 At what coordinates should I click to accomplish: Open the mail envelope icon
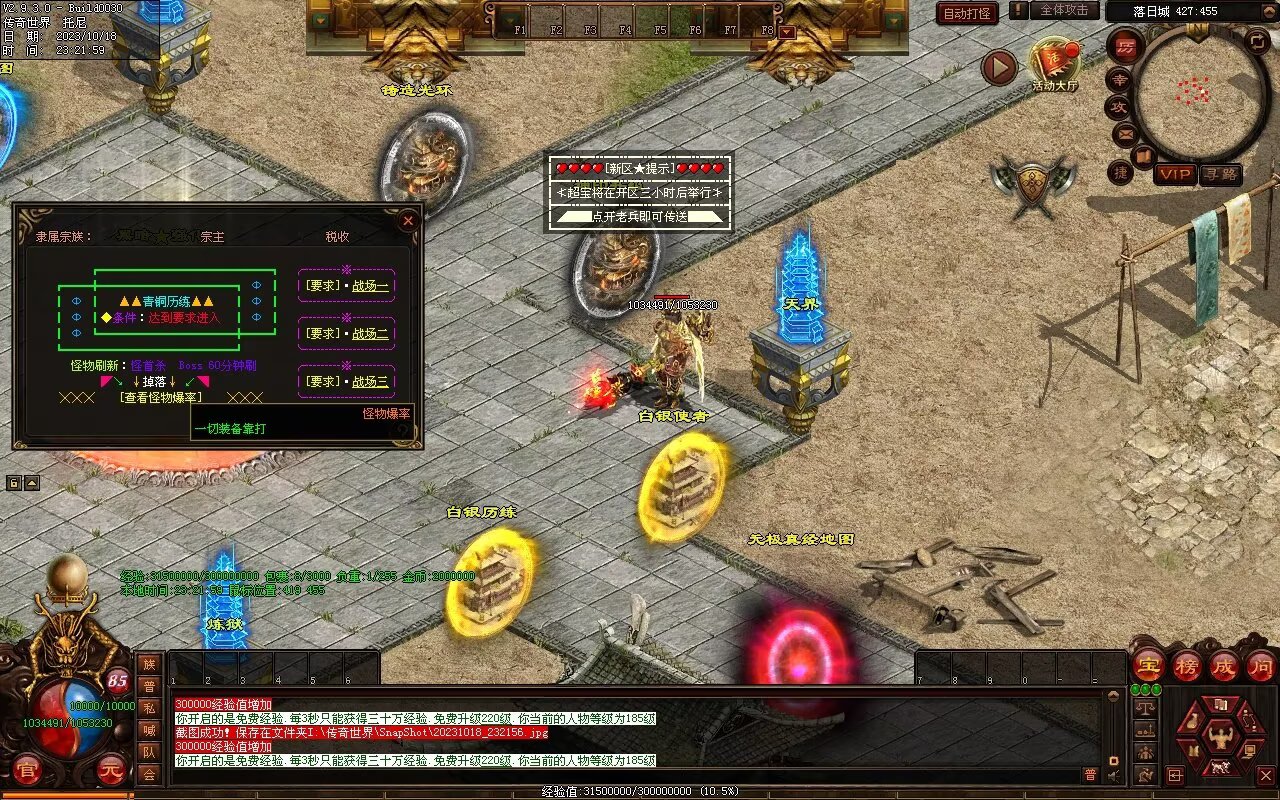pyautogui.click(x=1125, y=132)
